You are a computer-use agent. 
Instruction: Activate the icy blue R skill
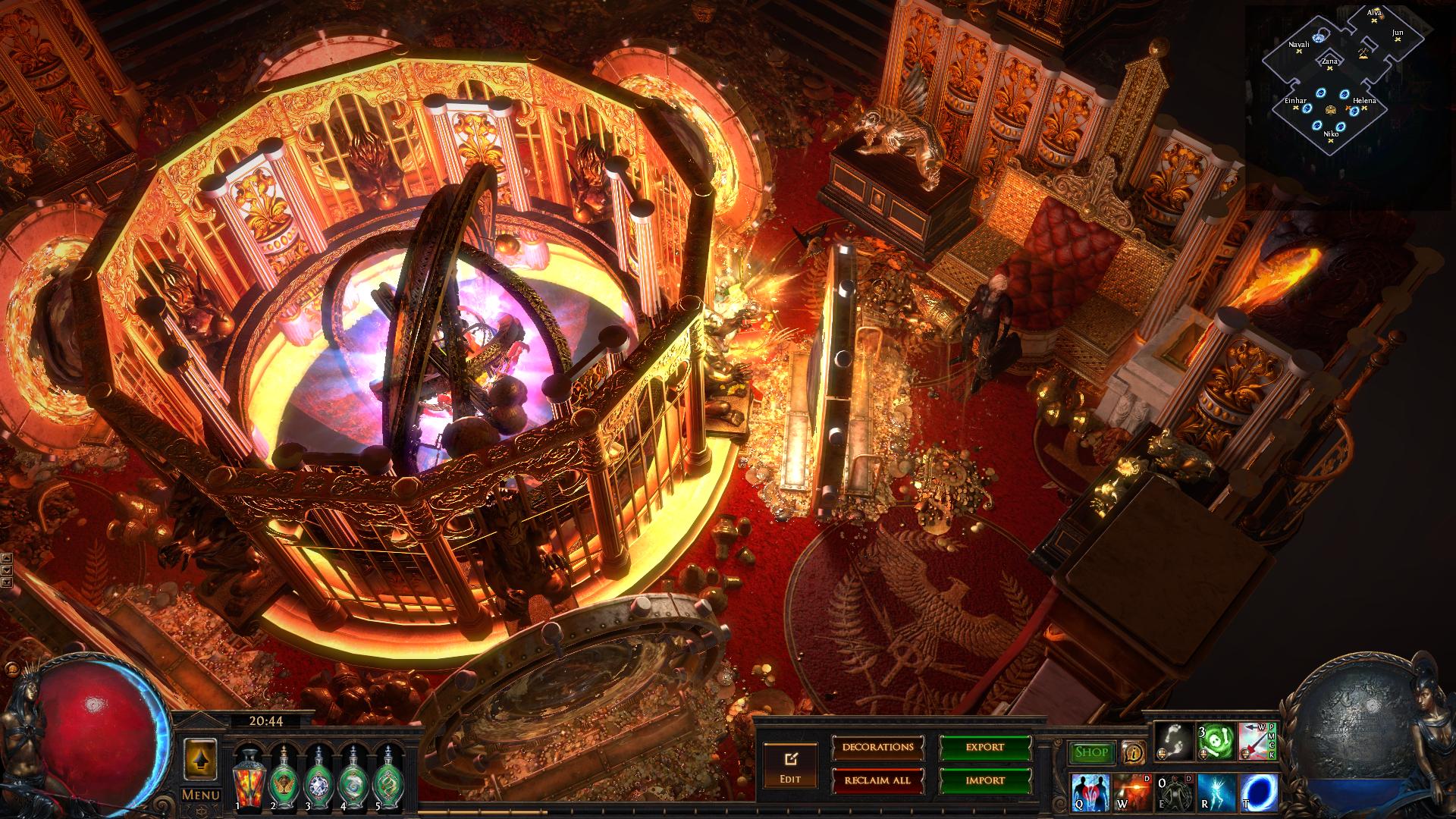1217,791
